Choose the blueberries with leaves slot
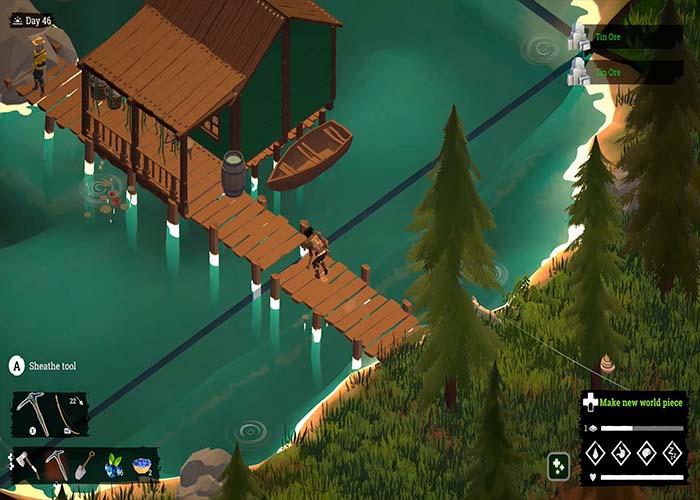Screen dimensions: 700x500 [x=113, y=465]
